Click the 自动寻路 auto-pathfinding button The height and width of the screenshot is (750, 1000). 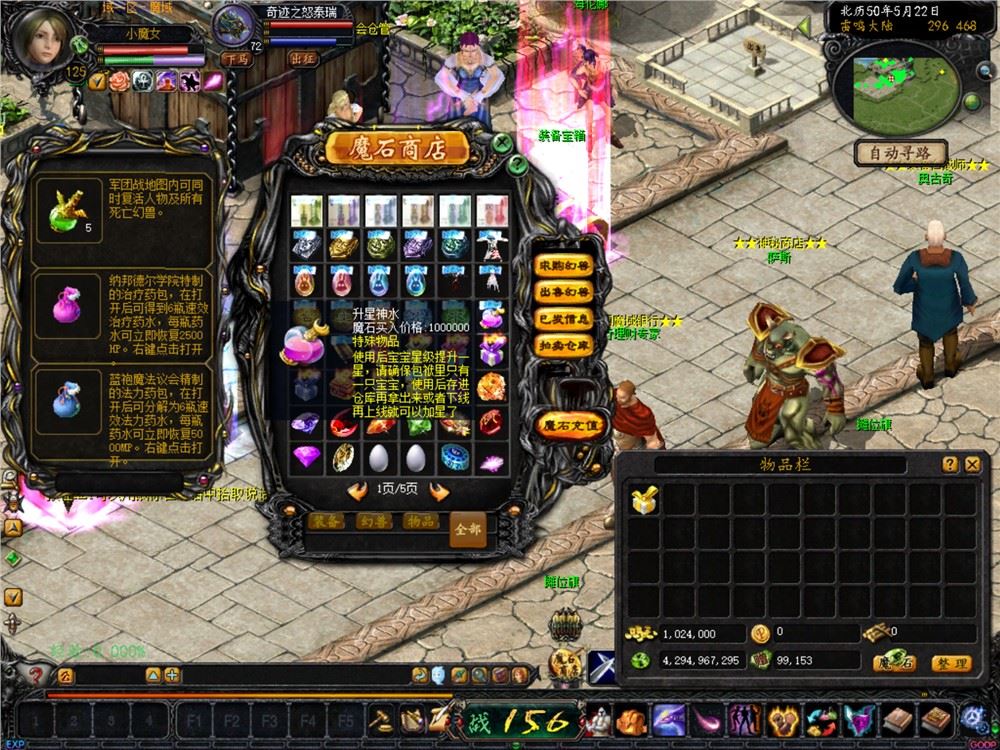coord(900,153)
